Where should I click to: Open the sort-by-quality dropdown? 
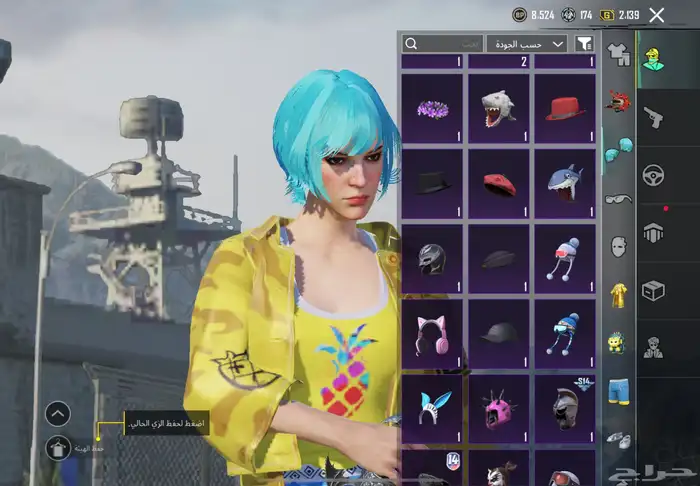526,44
